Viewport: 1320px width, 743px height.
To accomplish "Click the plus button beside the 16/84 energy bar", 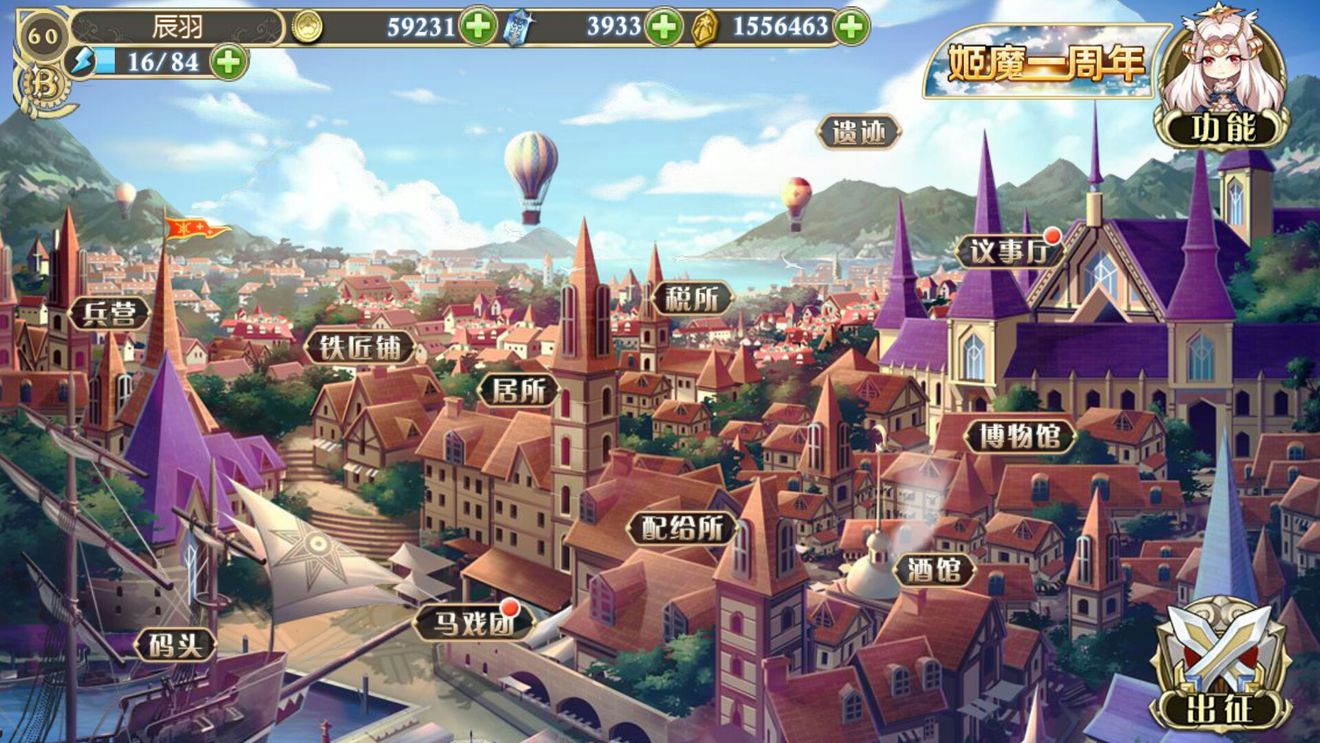I will pos(228,62).
